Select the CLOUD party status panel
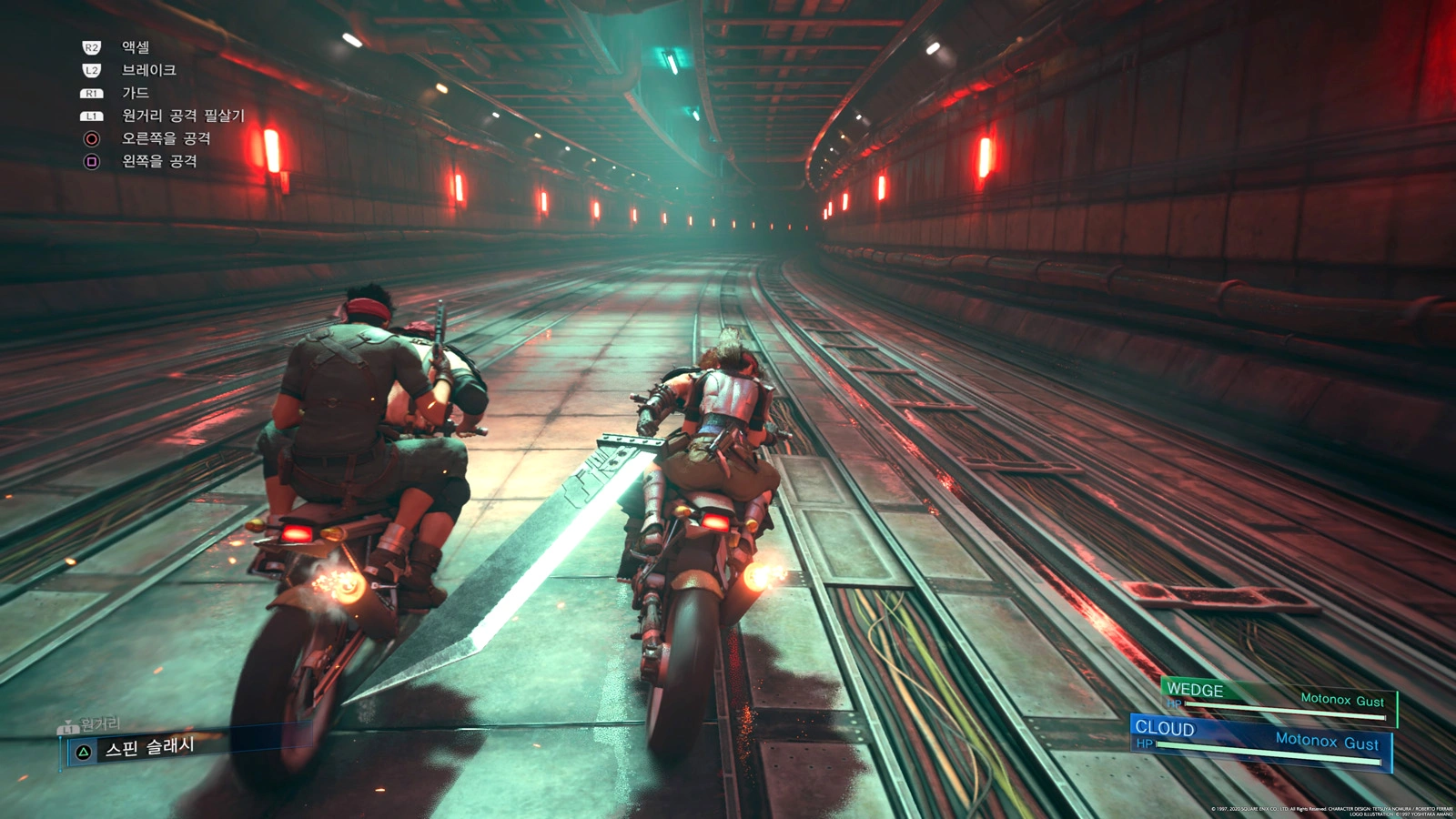1456x819 pixels. point(1261,740)
